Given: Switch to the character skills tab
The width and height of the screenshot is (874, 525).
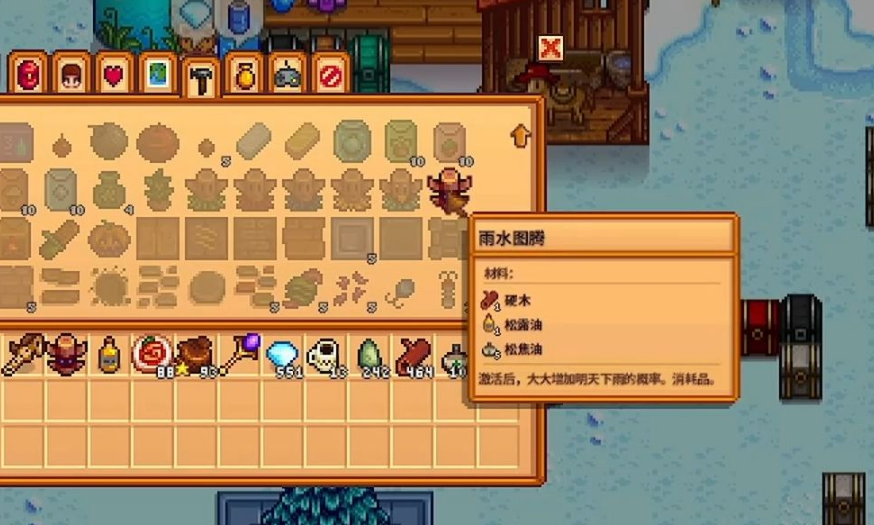Looking at the screenshot, I should [71, 74].
